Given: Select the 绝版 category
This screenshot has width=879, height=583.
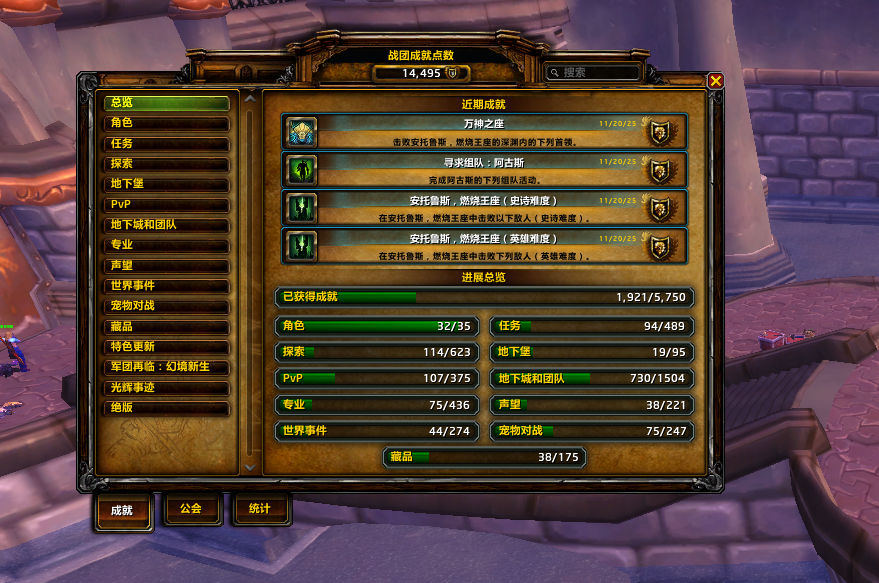Looking at the screenshot, I should [167, 408].
